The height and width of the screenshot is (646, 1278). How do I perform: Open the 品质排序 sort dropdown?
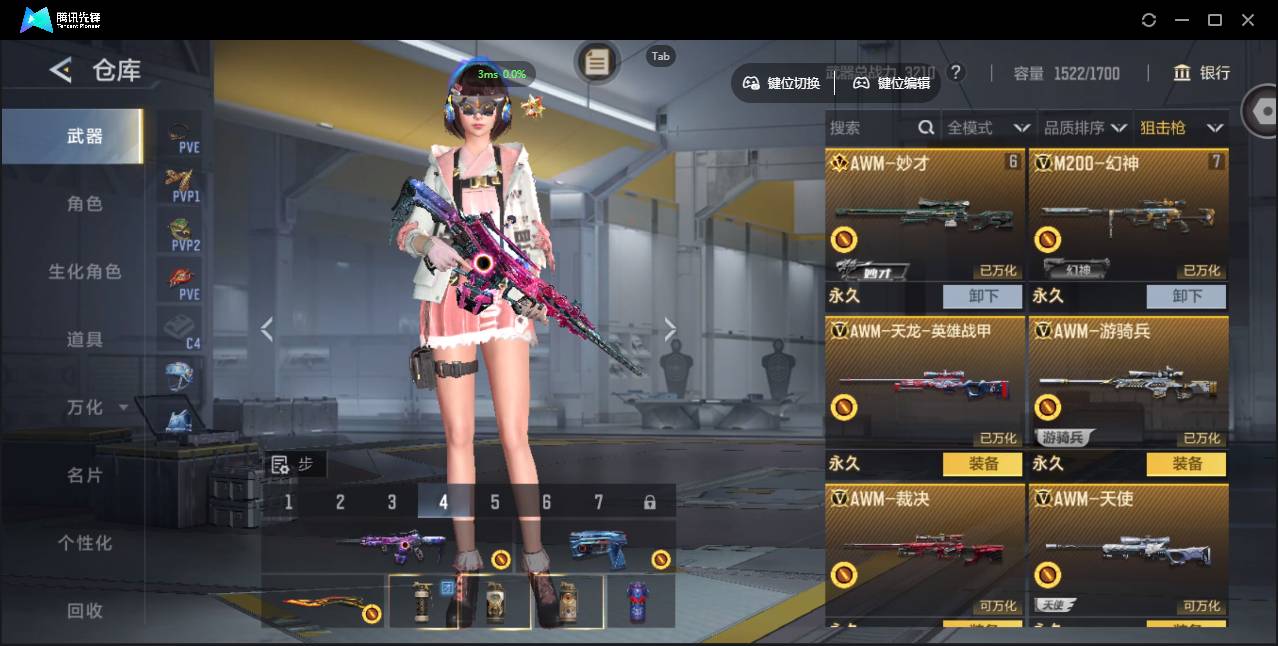[x=1085, y=128]
